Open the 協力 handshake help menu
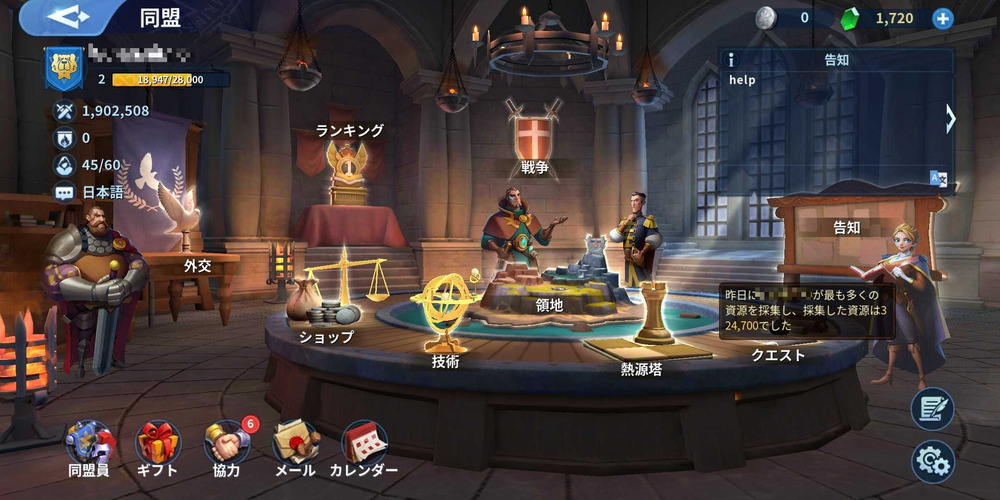The image size is (1000, 500). point(226,443)
